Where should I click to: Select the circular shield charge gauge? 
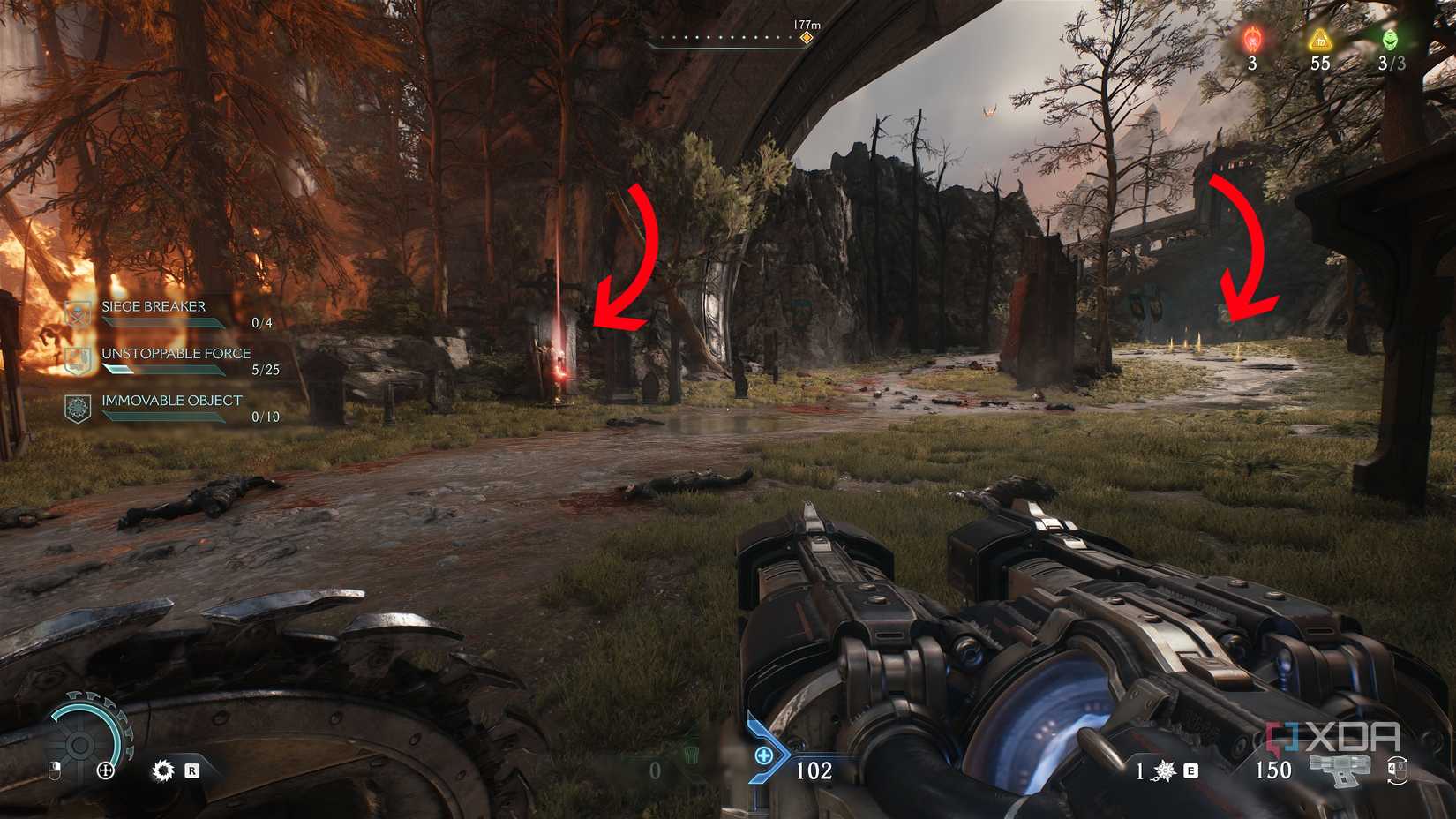80,743
